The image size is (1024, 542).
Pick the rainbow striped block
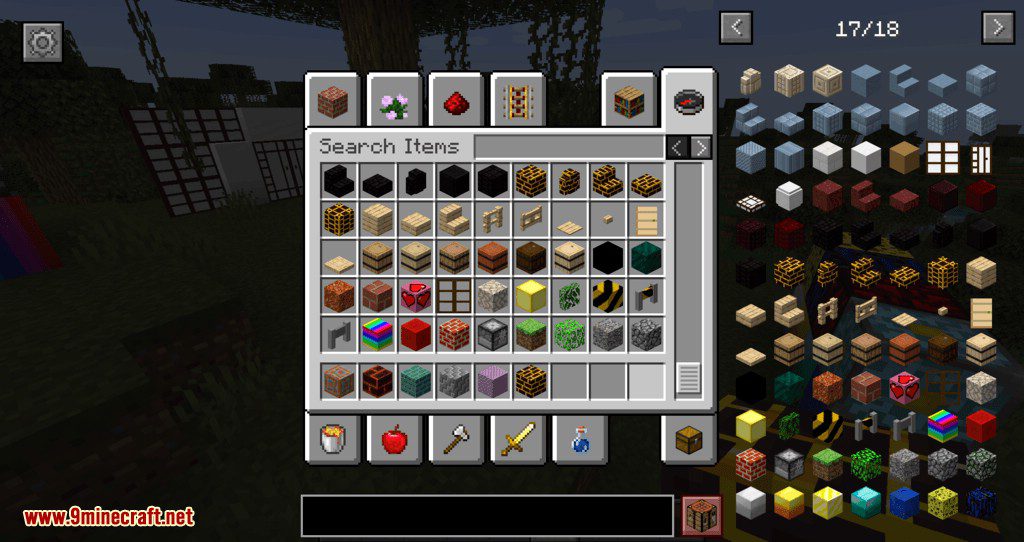[x=376, y=334]
